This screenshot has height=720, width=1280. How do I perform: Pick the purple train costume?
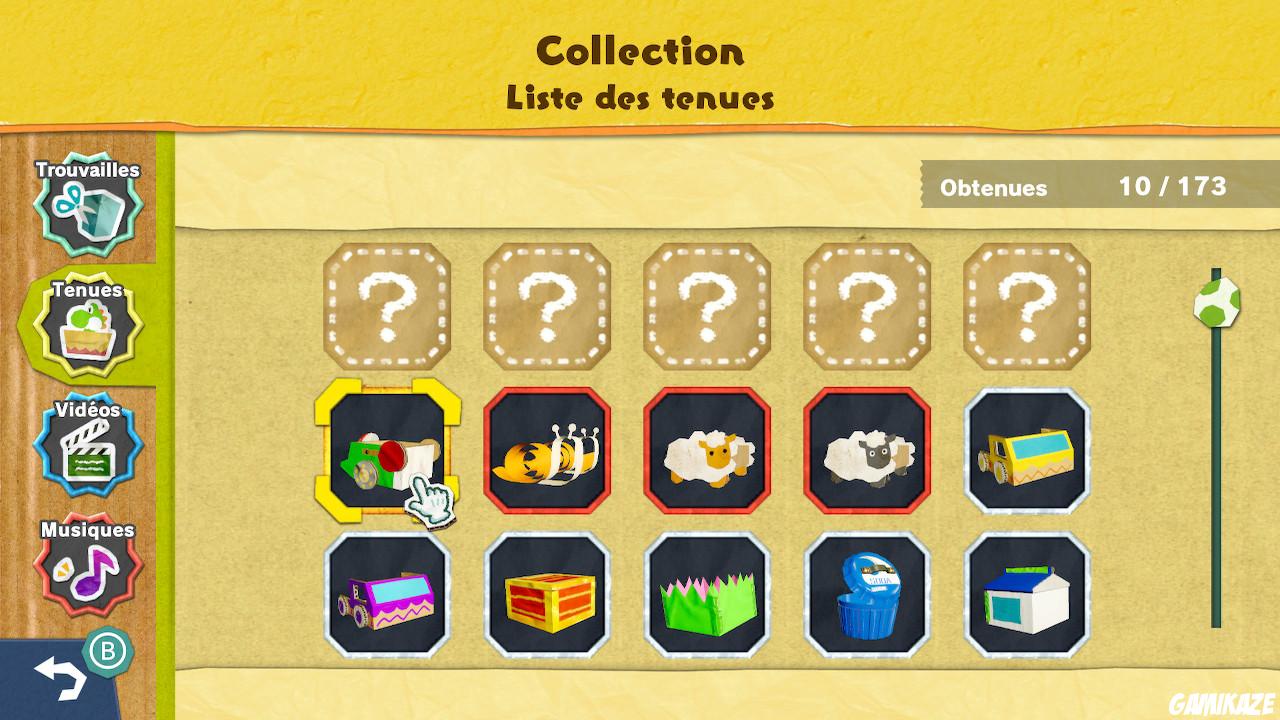pyautogui.click(x=388, y=595)
